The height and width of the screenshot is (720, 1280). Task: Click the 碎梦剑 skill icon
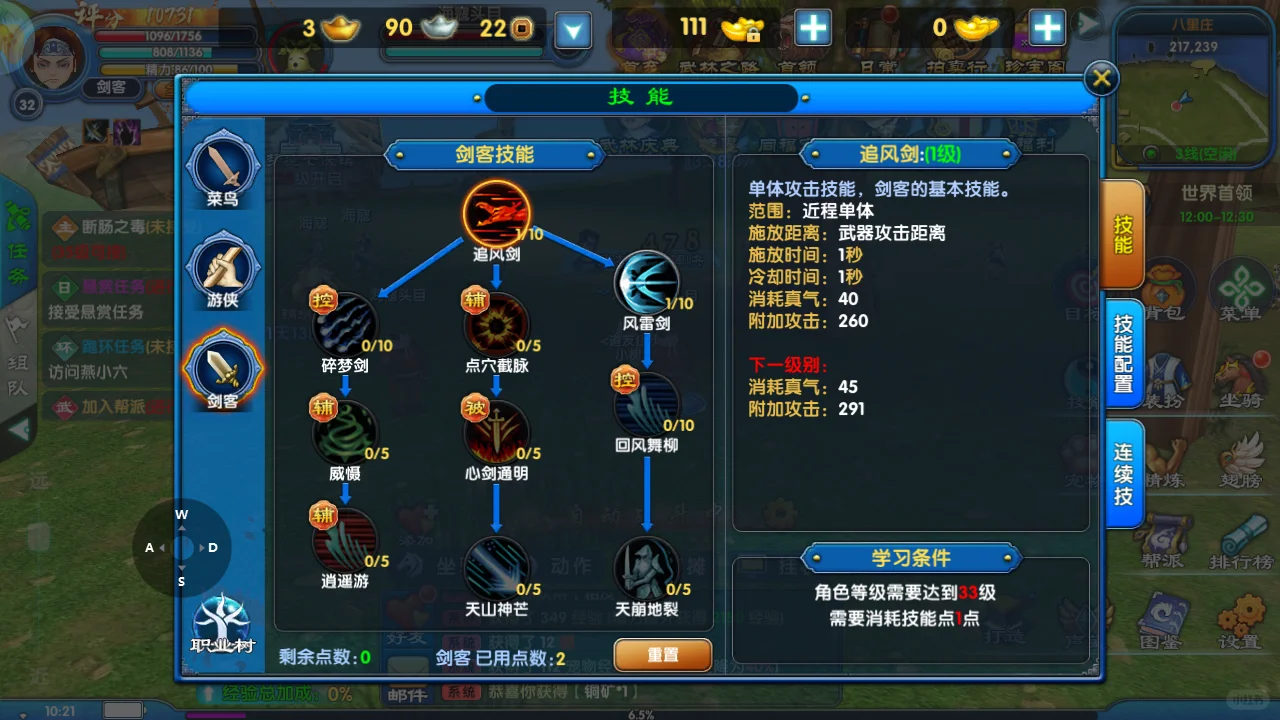pyautogui.click(x=347, y=325)
